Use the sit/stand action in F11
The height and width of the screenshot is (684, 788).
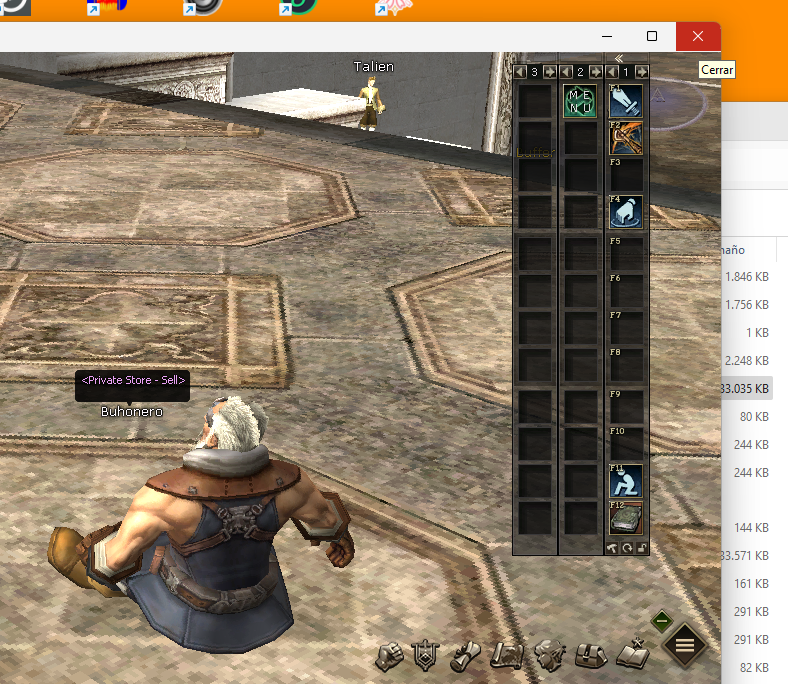626,481
